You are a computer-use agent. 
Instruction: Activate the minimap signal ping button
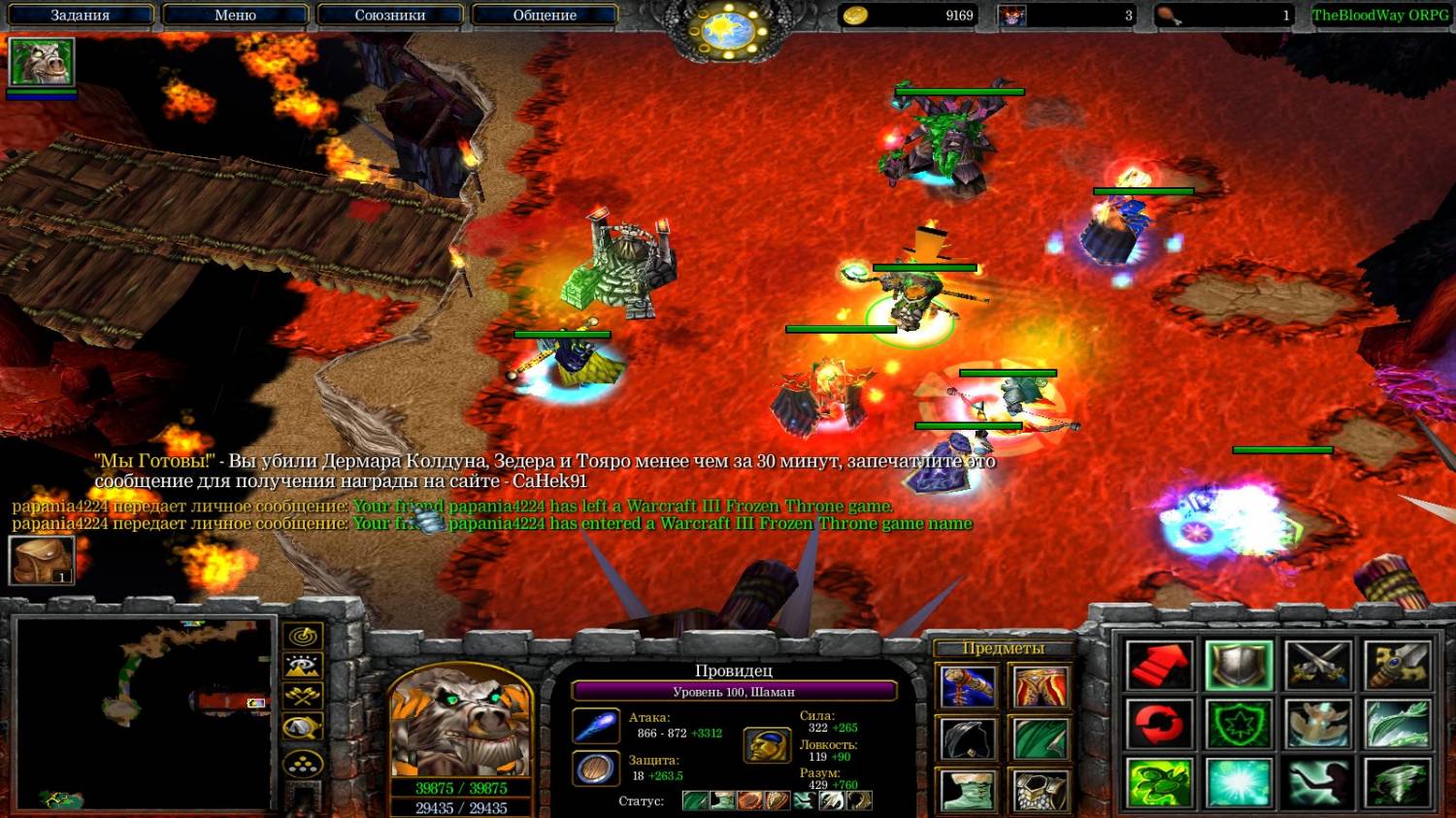pos(303,637)
